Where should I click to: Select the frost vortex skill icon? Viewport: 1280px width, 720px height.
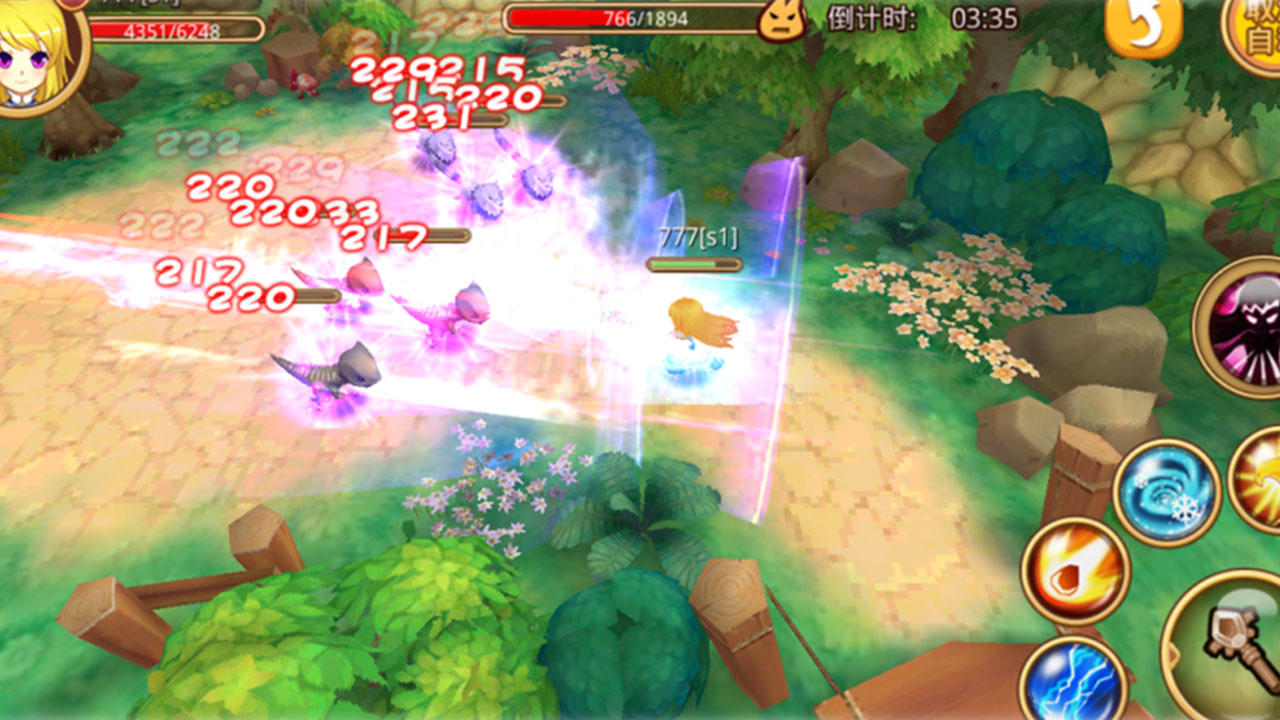pyautogui.click(x=1166, y=488)
